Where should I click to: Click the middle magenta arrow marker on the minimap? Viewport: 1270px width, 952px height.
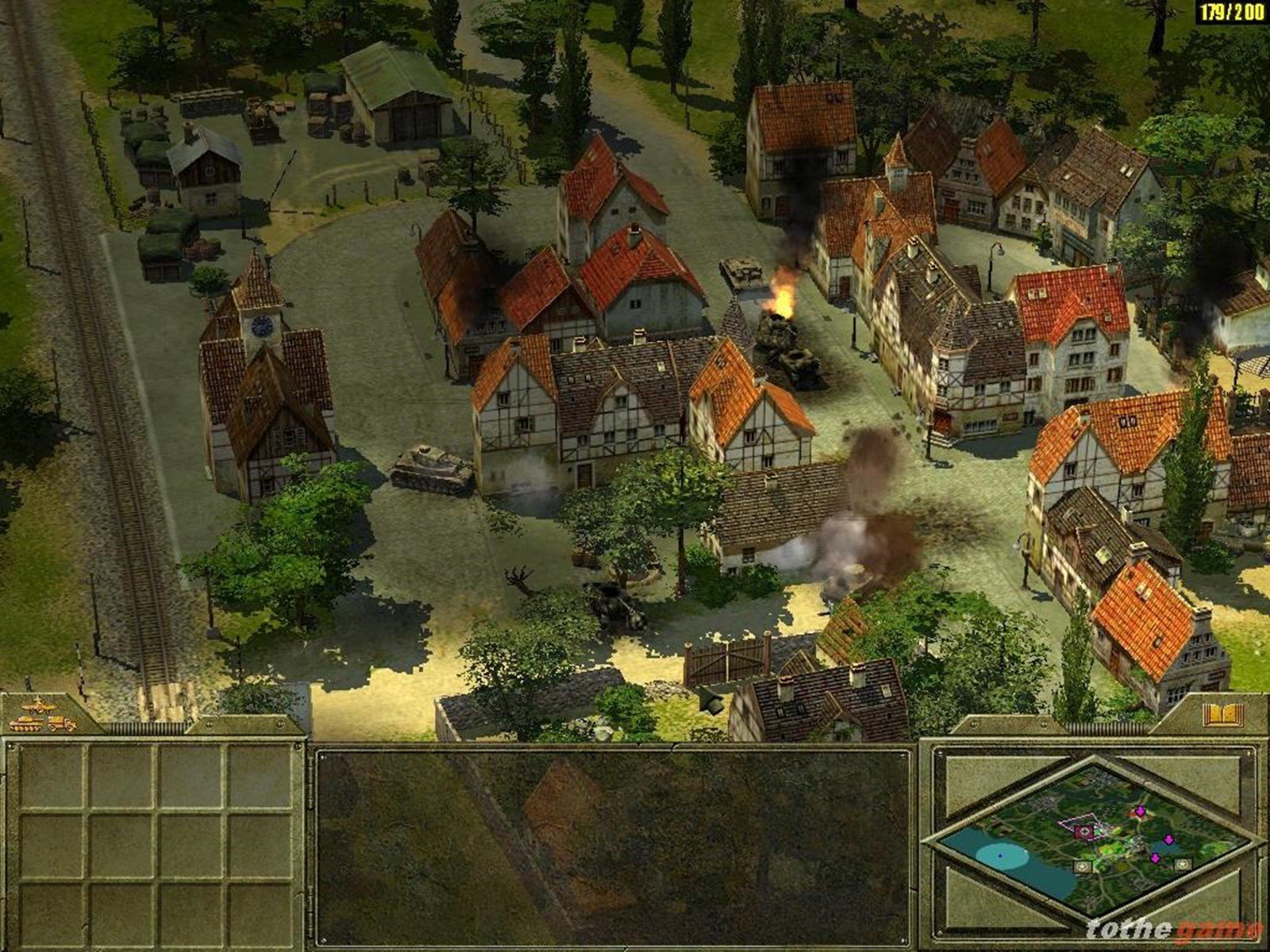pos(1168,839)
